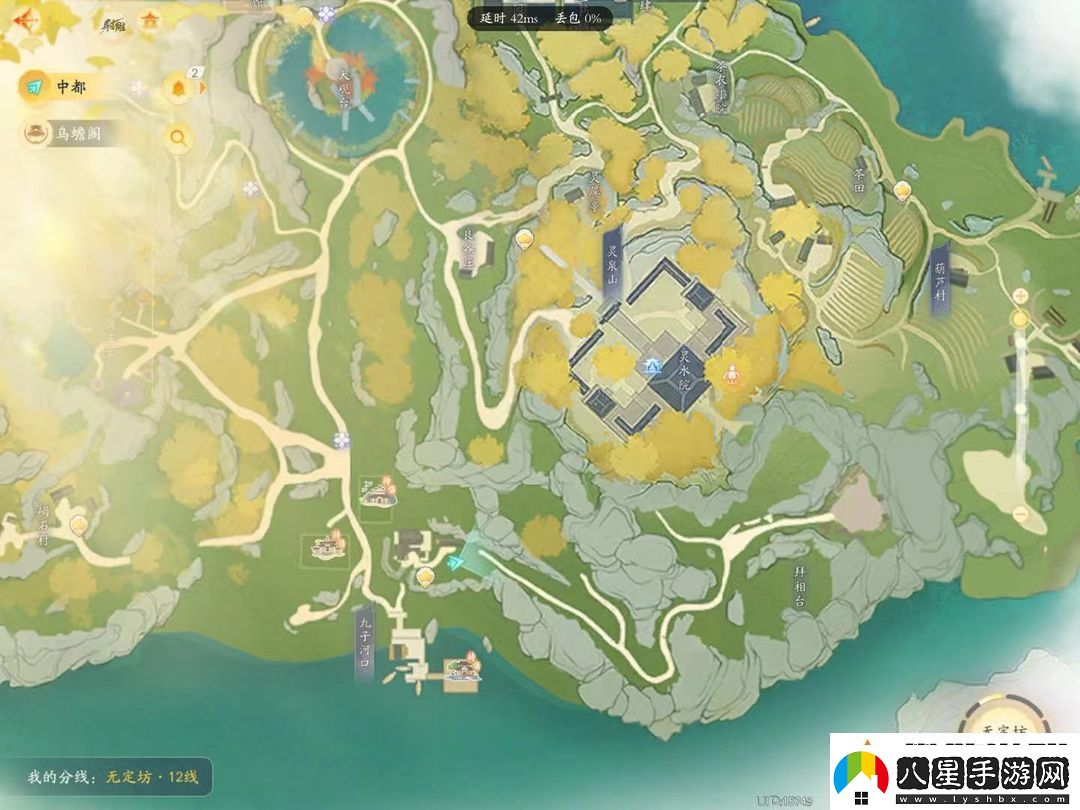
Task: Zoom in the map with plus button
Action: click(x=1020, y=295)
